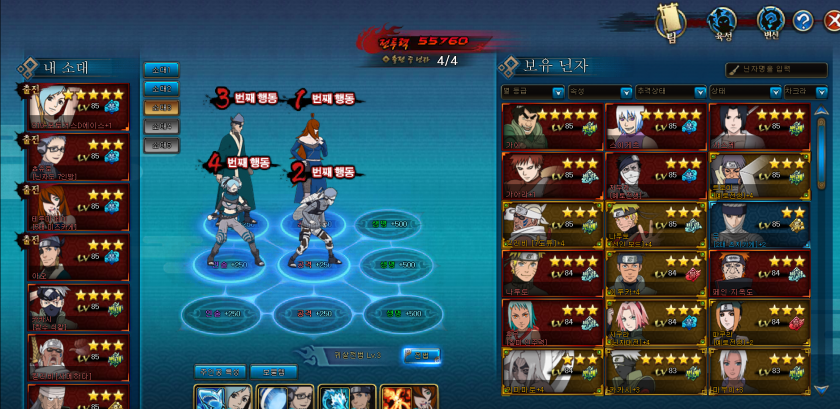Open the 별 등급 star grade dropdown
The width and height of the screenshot is (840, 409).
click(x=533, y=91)
